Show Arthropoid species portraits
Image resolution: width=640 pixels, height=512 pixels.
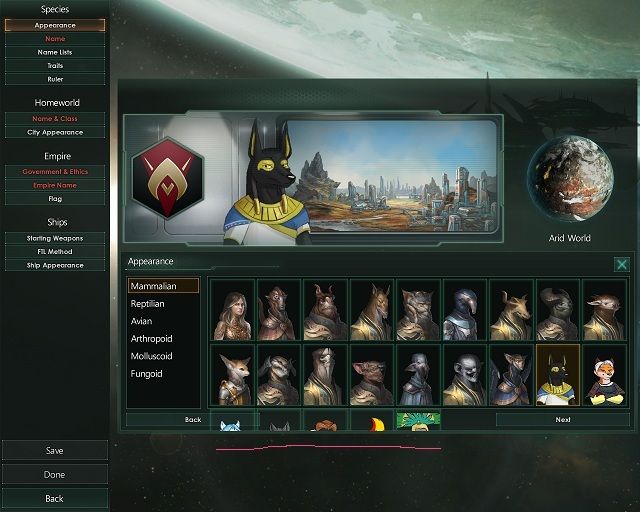coord(151,339)
